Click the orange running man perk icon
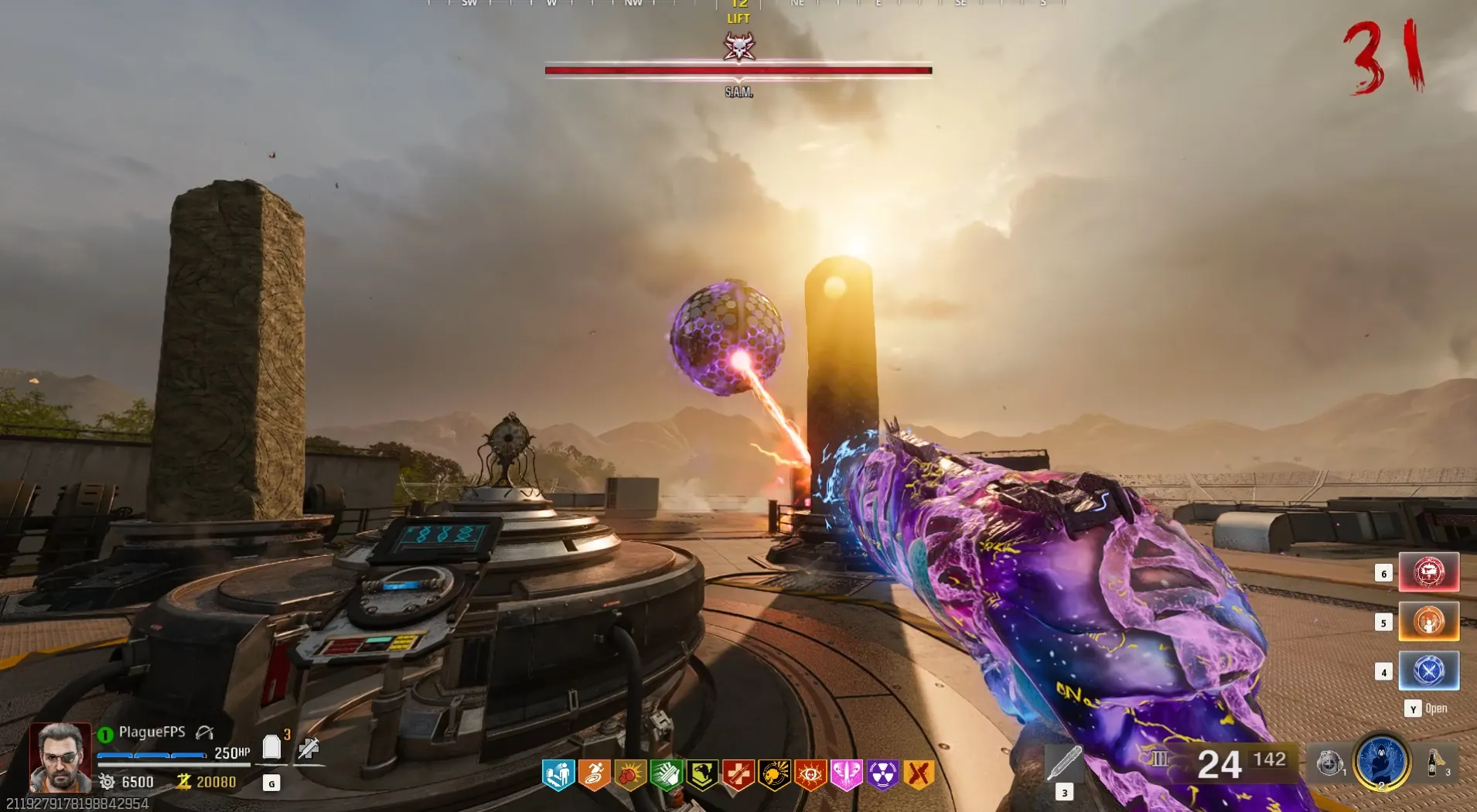 click(x=594, y=774)
